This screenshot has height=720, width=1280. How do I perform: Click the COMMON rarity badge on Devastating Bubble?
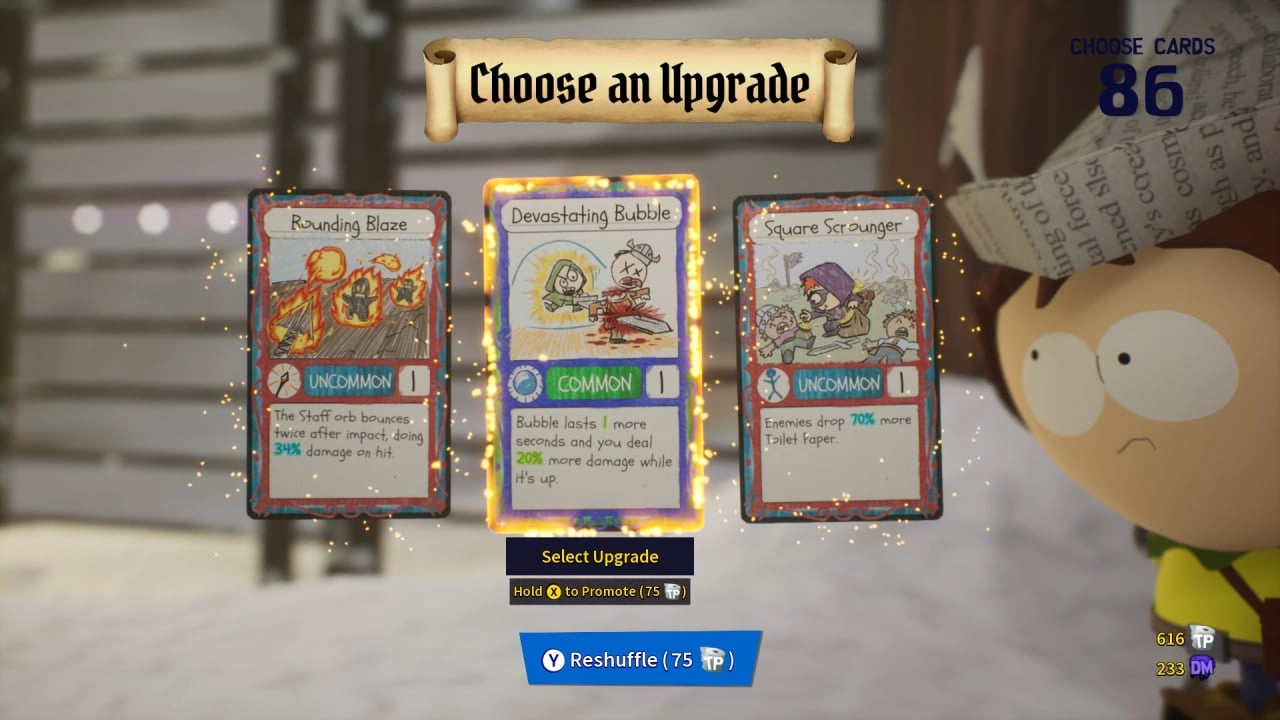[594, 383]
